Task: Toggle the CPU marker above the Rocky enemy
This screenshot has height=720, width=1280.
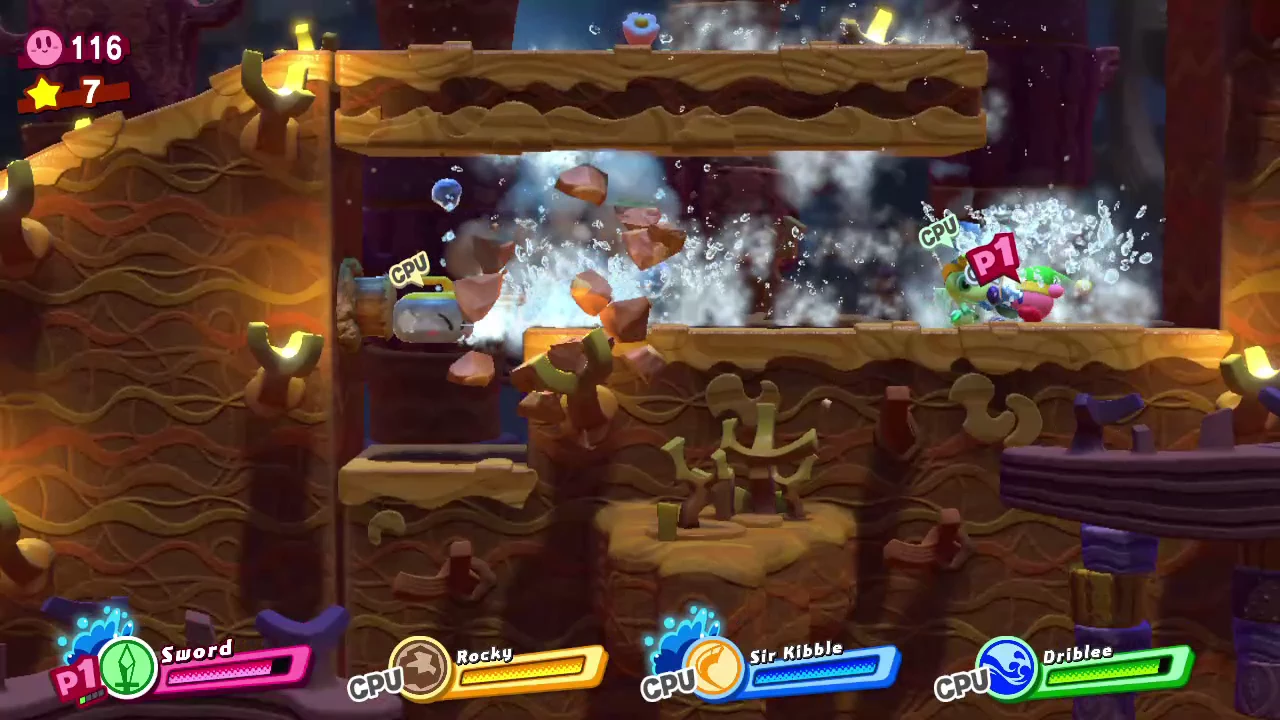Action: pos(411,269)
